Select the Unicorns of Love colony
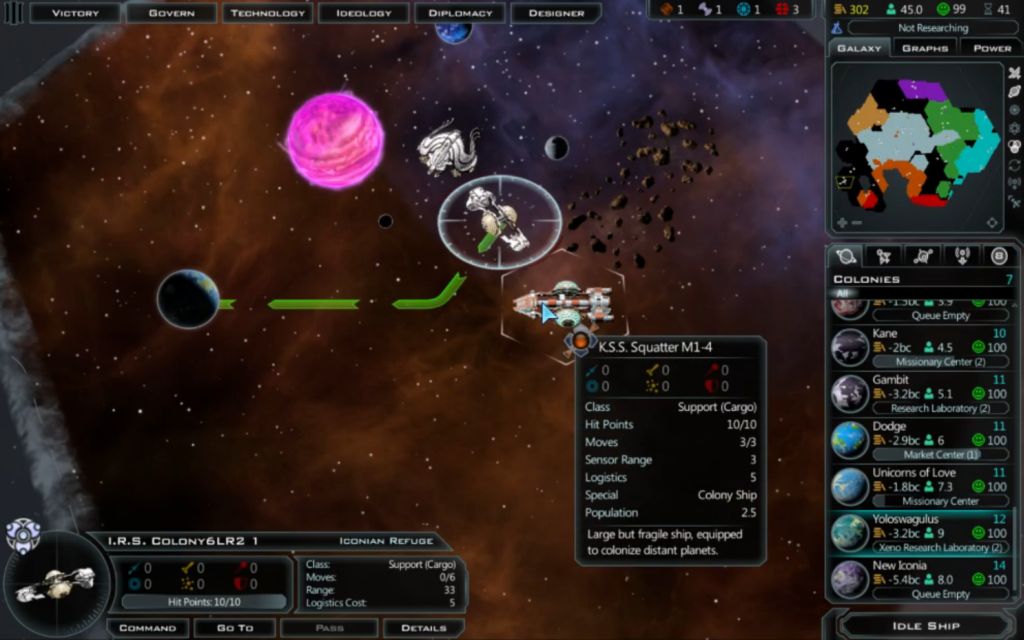Image resolution: width=1024 pixels, height=640 pixels. 920,487
